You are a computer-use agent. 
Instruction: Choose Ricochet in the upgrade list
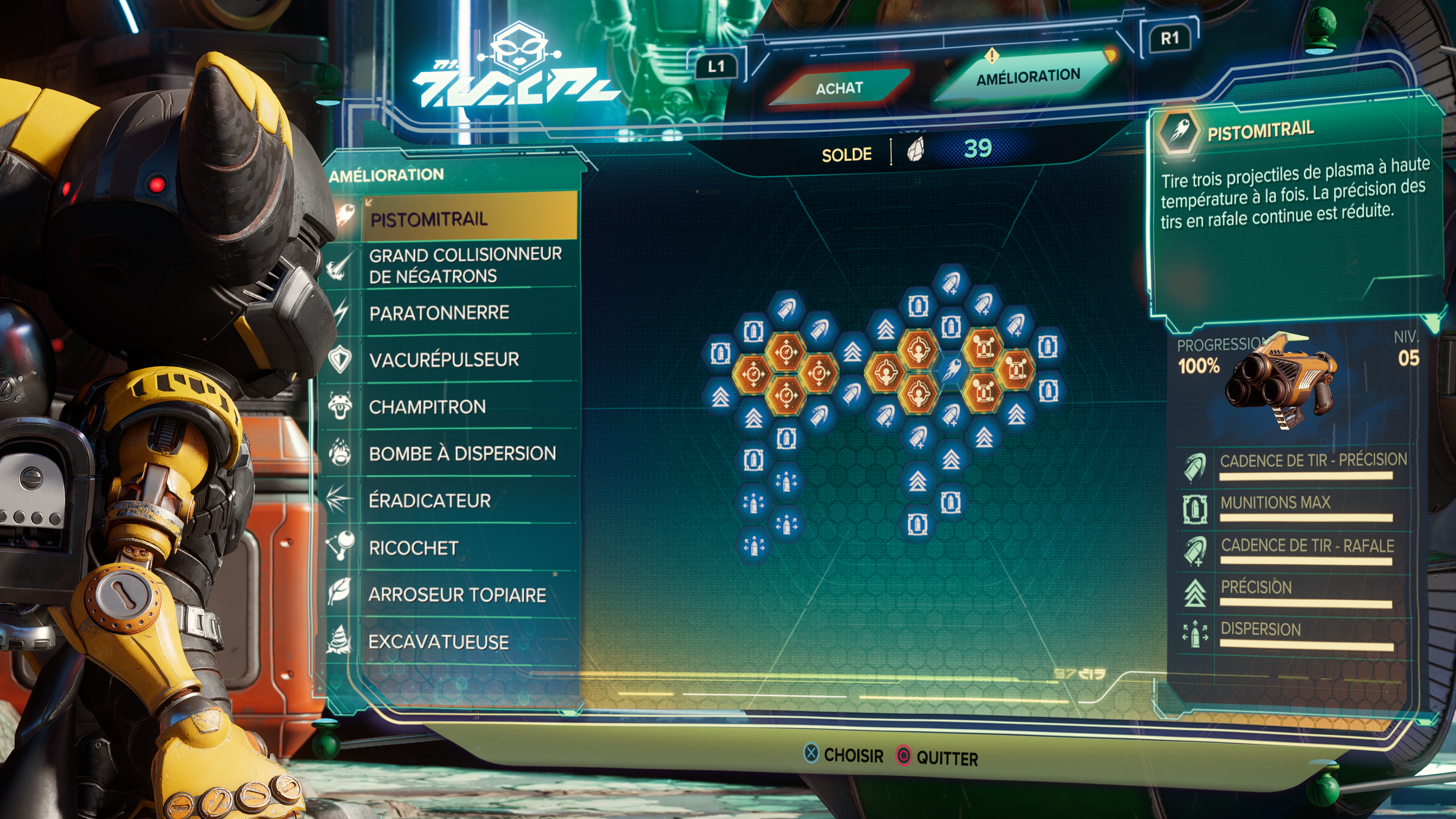coord(414,548)
